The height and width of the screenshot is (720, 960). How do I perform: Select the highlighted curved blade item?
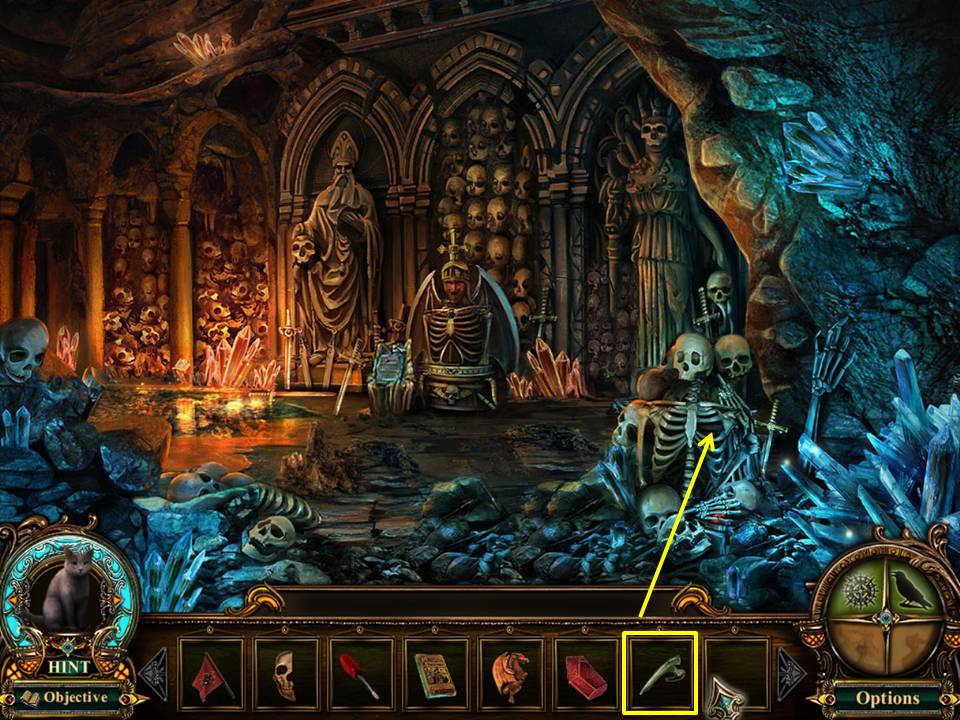(x=659, y=674)
